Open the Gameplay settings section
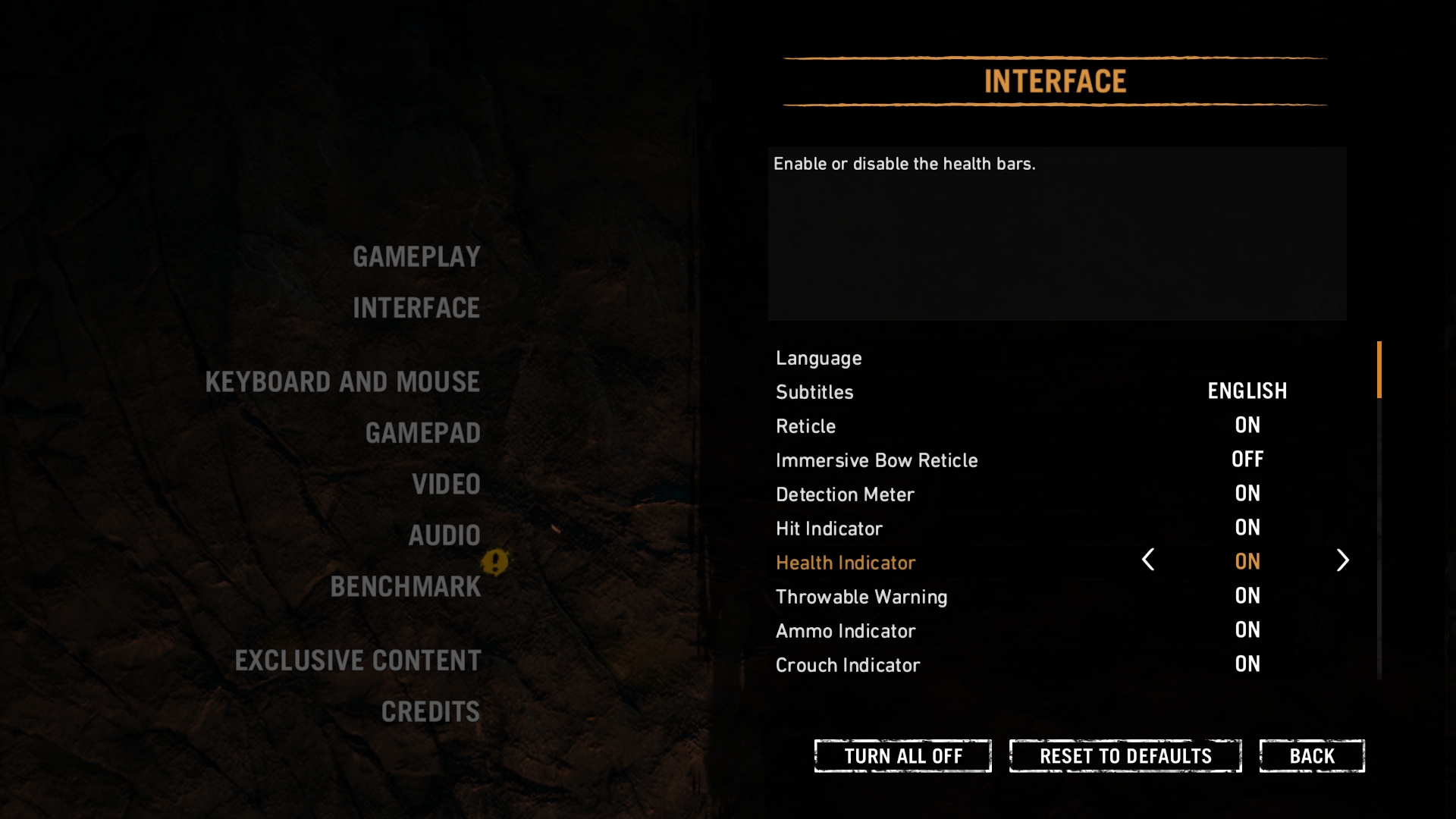Image resolution: width=1456 pixels, height=819 pixels. point(416,257)
